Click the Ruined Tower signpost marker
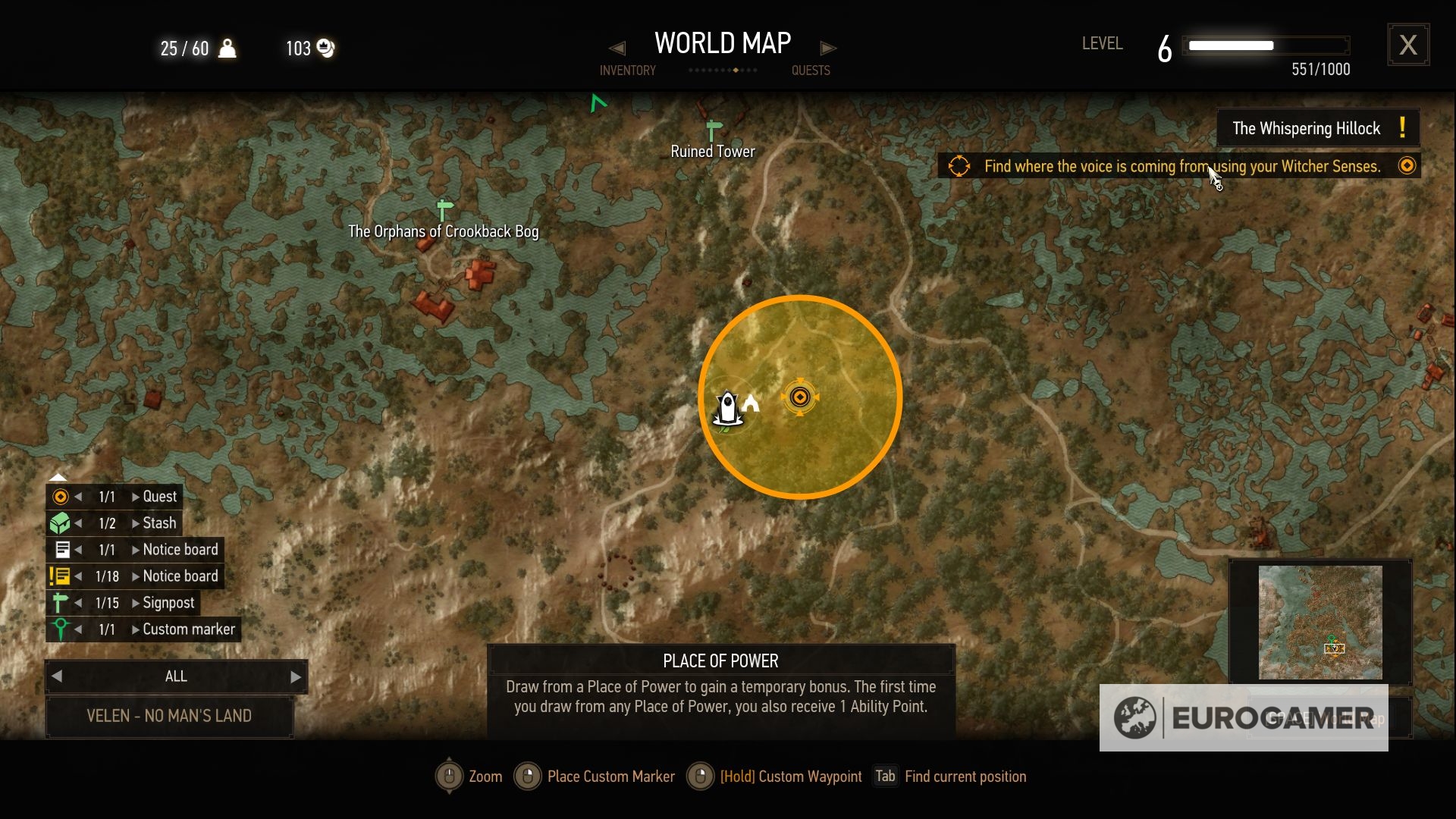The image size is (1456, 819). (713, 132)
